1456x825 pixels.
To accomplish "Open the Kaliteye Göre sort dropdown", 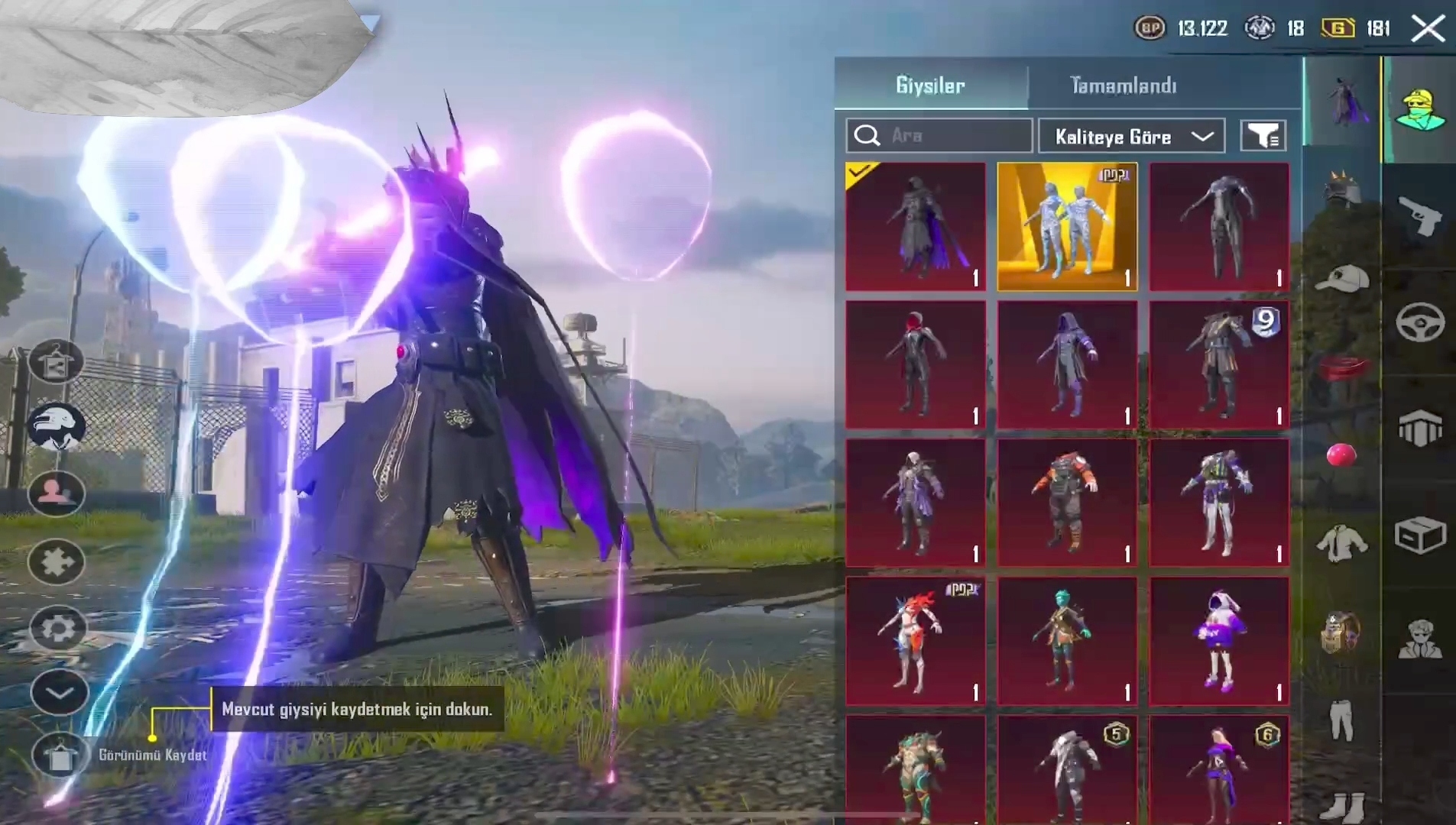I will pyautogui.click(x=1132, y=137).
